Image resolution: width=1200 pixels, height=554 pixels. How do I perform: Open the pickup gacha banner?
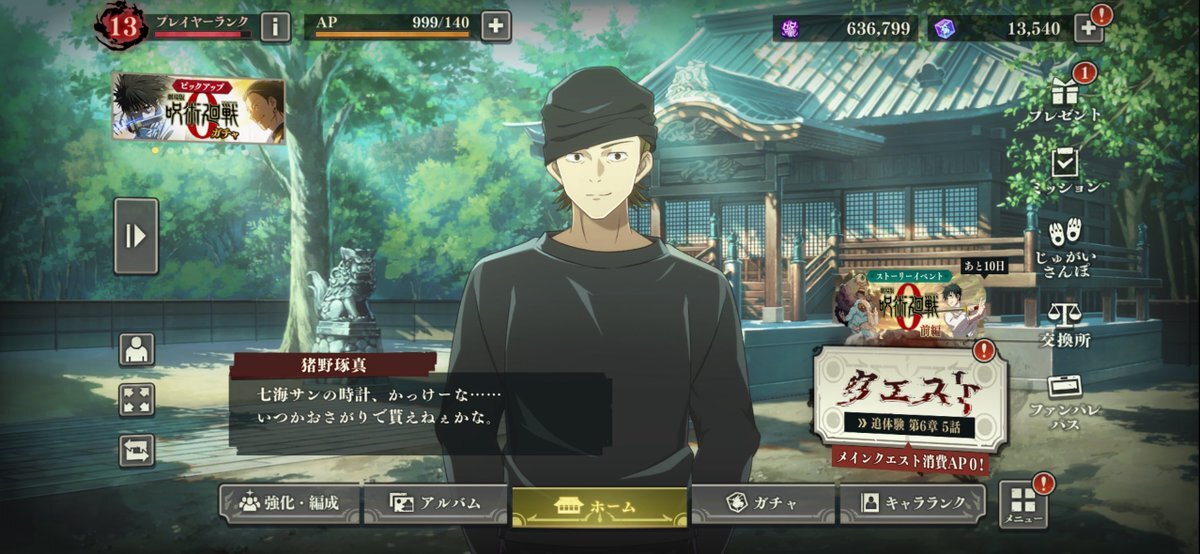(198, 108)
